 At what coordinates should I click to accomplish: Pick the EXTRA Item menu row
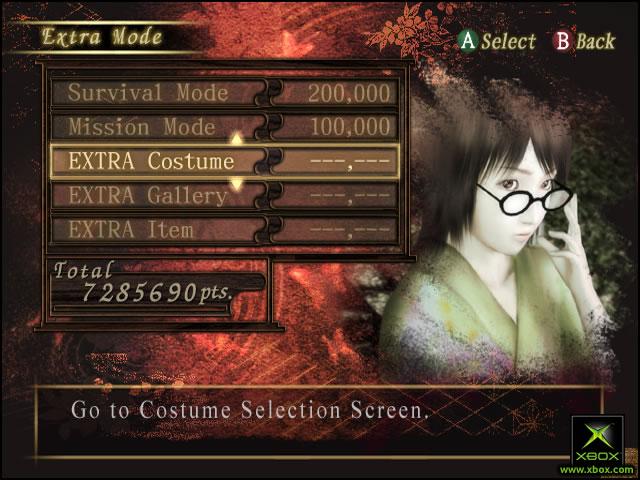click(131, 230)
